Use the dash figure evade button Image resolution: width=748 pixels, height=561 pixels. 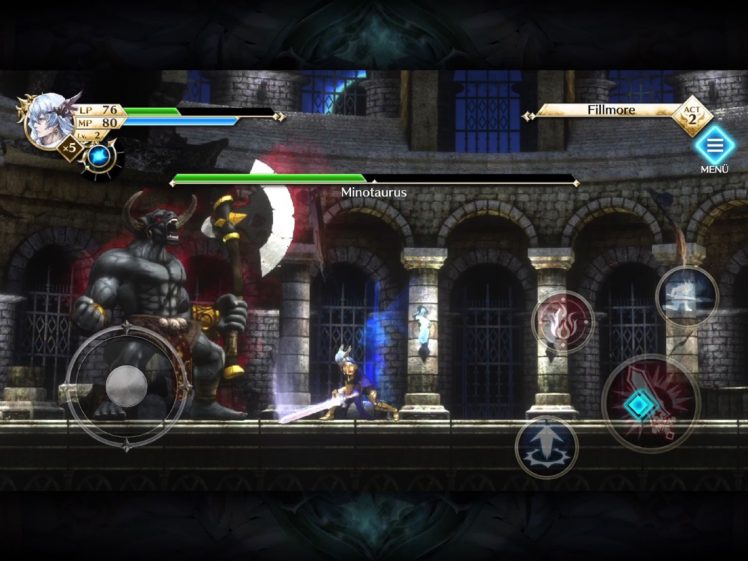point(687,295)
